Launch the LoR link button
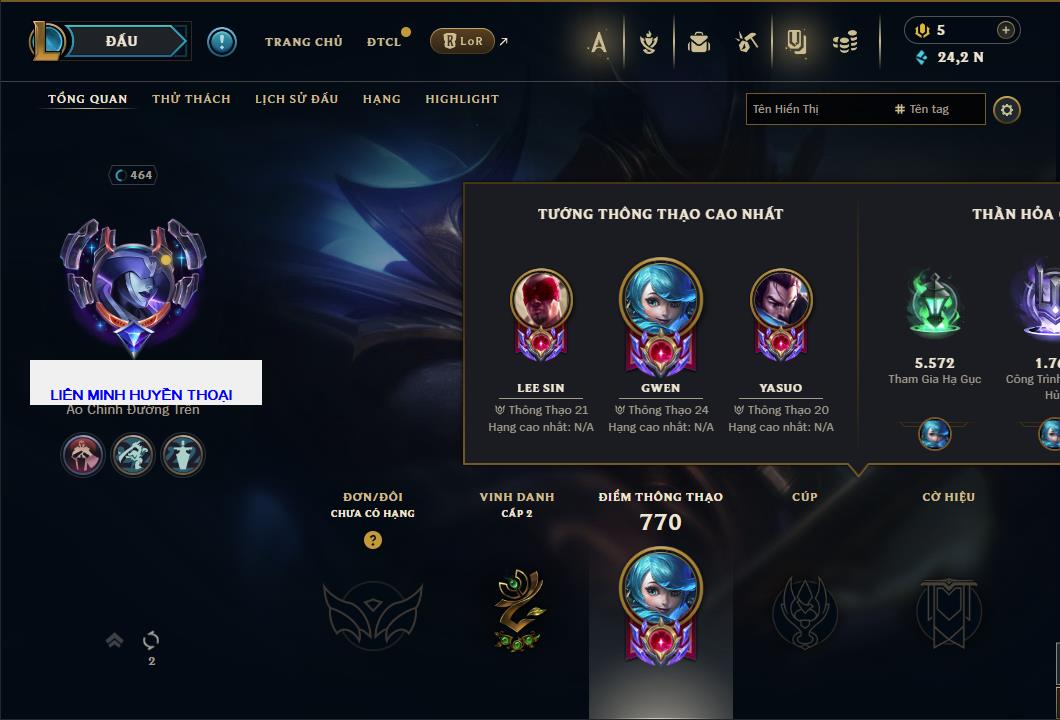Viewport: 1060px width, 720px height. coord(462,41)
